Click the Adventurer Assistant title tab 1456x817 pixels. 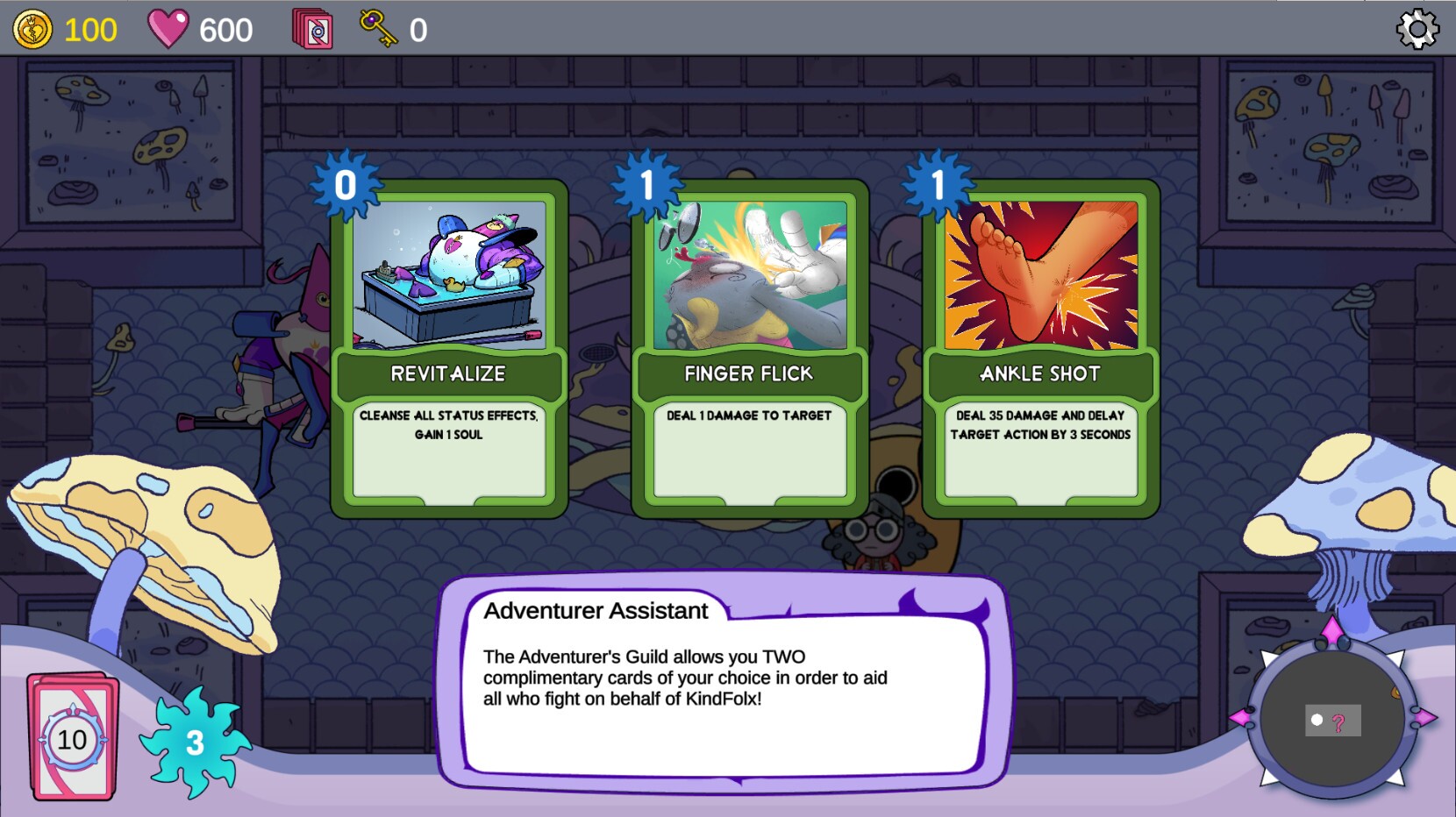tap(596, 610)
